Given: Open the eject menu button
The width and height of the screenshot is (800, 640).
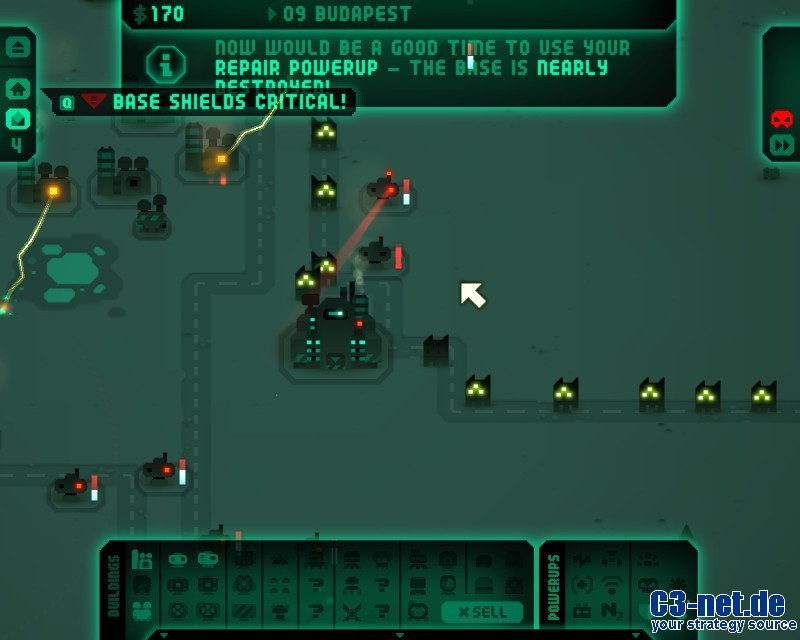Looking at the screenshot, I should pos(18,47).
